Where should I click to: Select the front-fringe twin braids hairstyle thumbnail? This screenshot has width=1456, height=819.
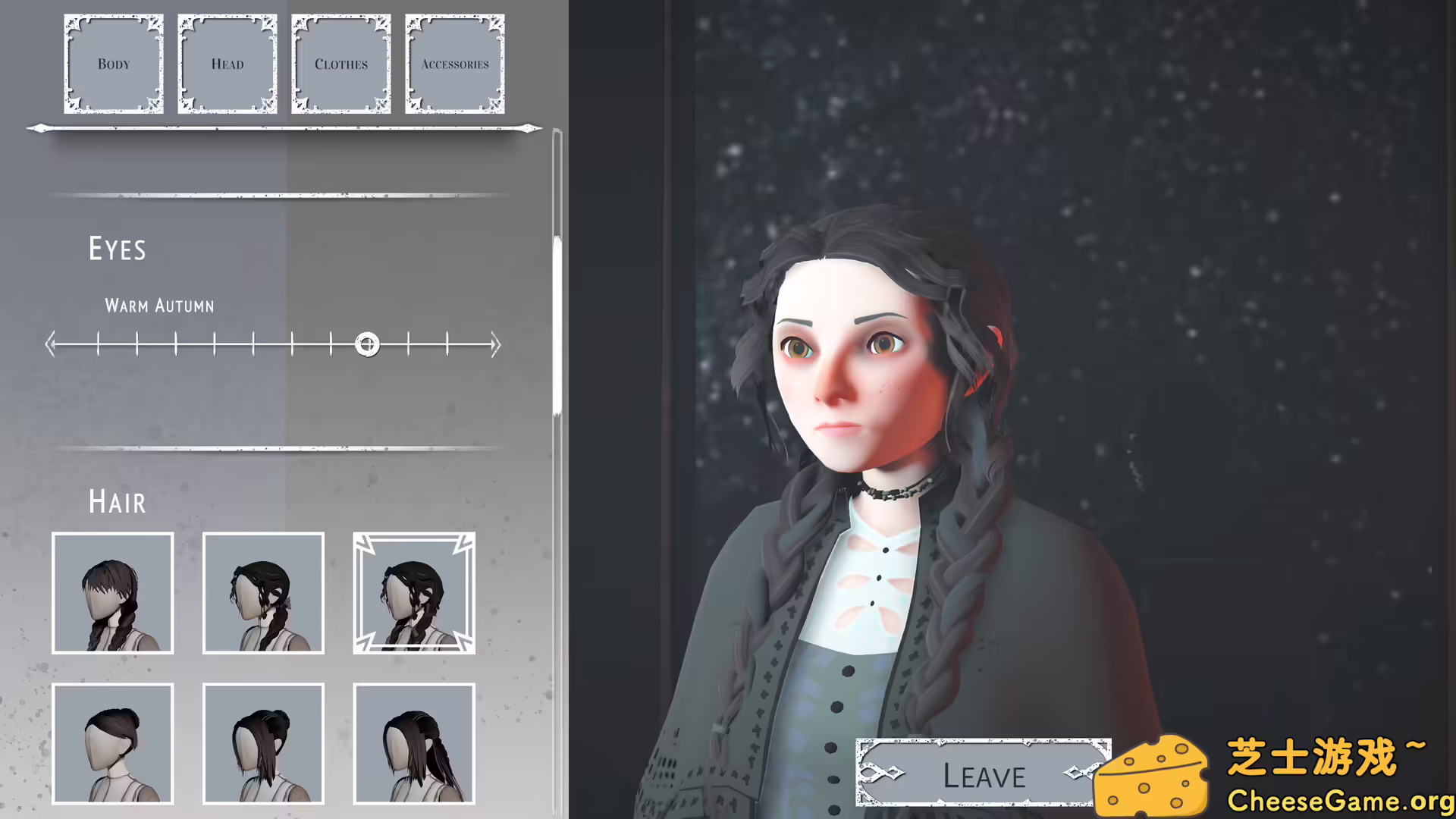(112, 593)
